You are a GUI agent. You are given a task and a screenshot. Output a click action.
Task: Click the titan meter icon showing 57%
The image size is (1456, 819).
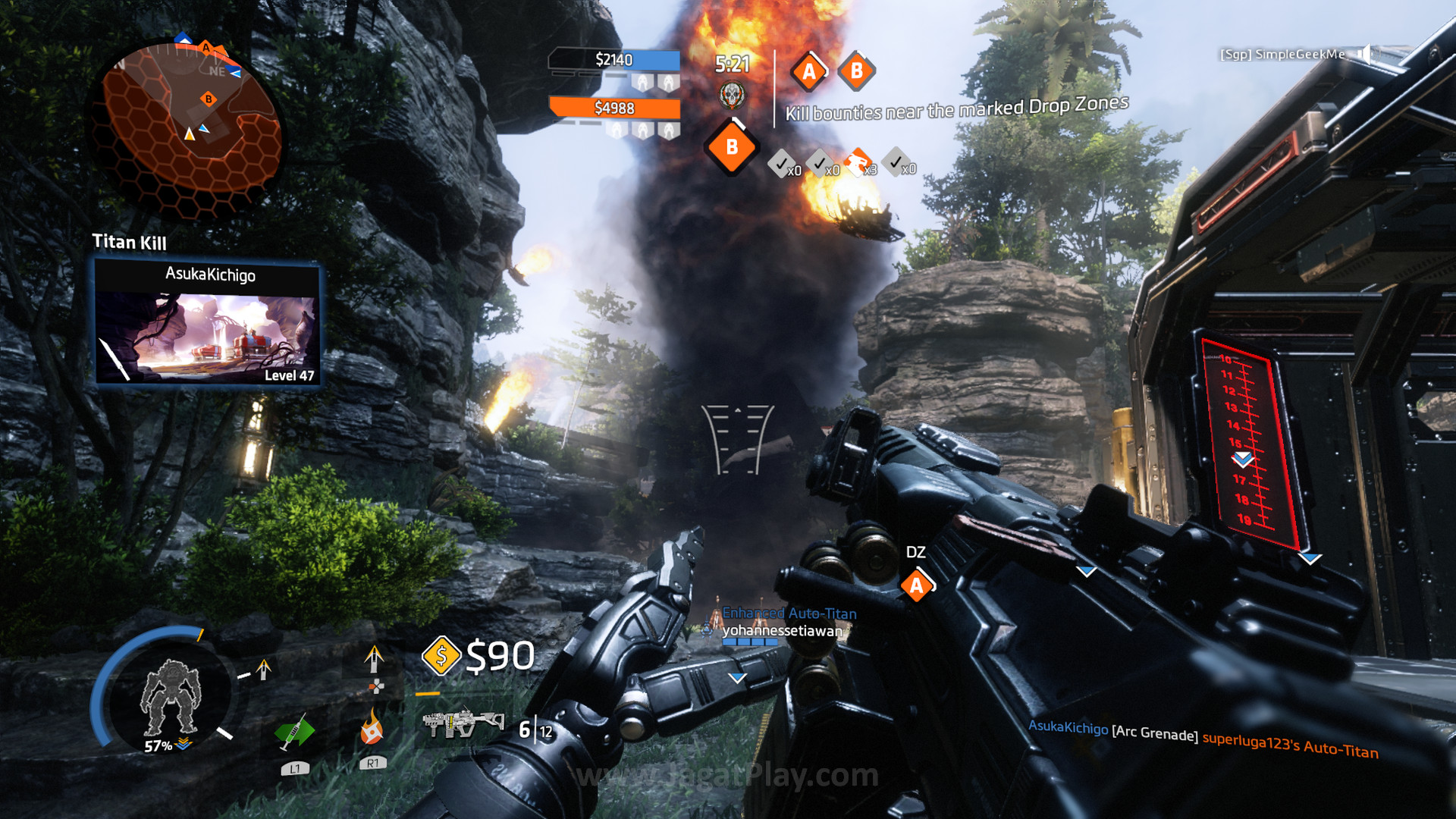coord(170,698)
